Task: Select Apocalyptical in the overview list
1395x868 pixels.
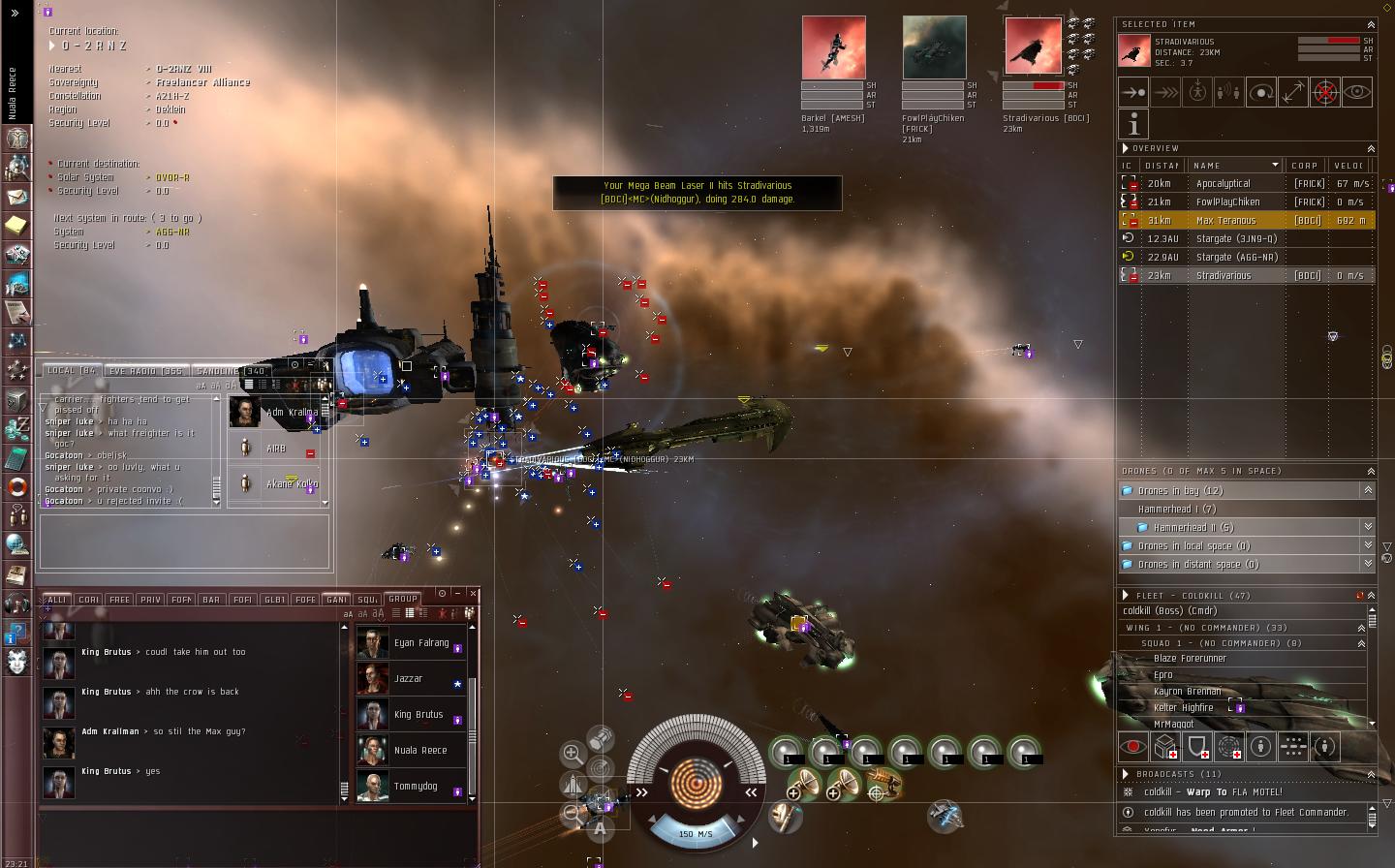Action: click(x=1223, y=183)
